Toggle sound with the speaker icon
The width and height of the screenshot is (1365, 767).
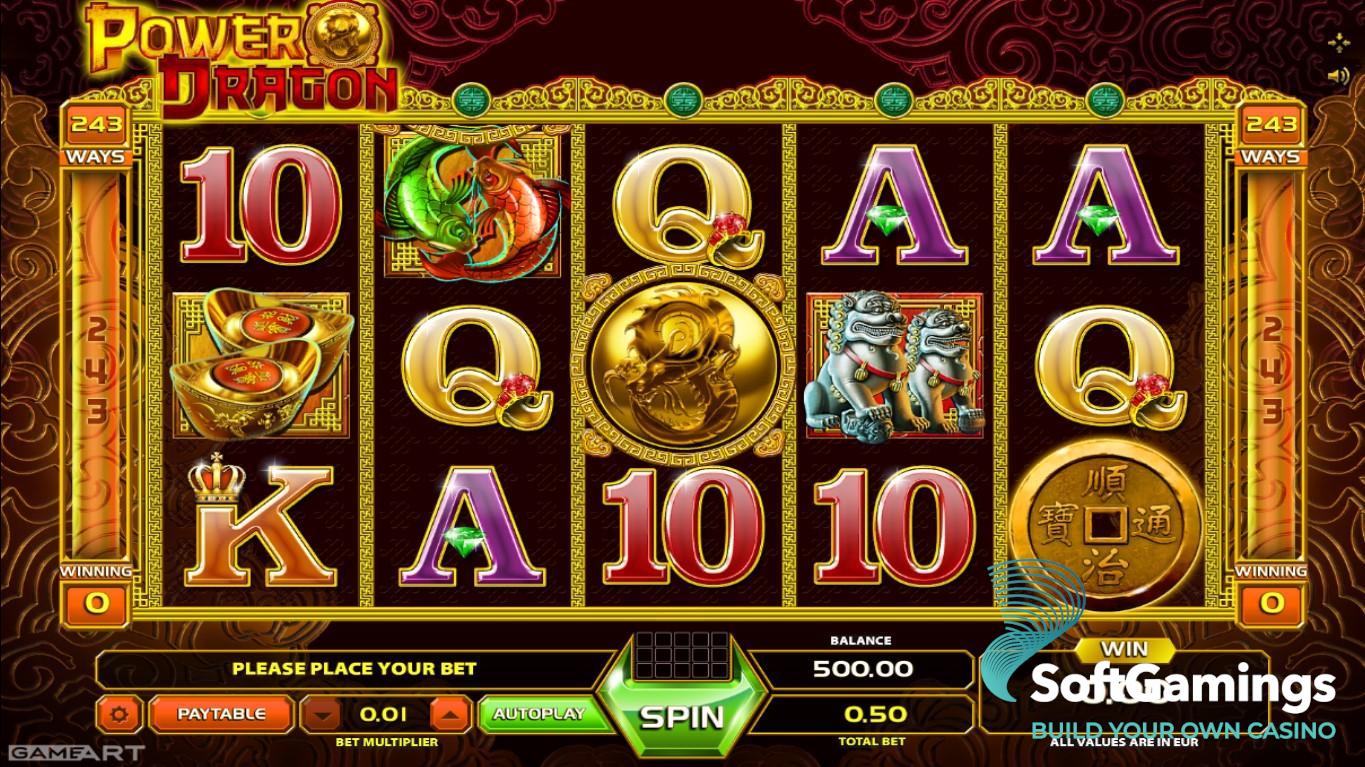(1337, 75)
